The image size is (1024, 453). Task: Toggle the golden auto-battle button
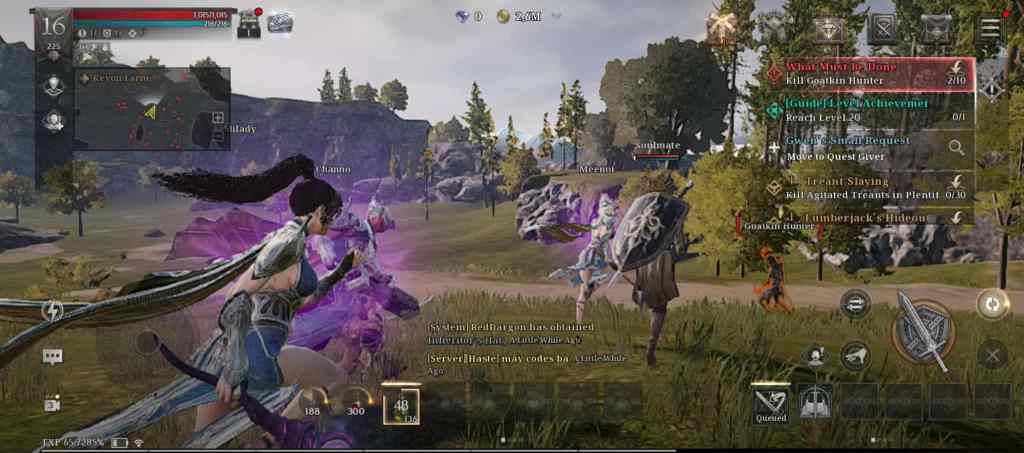(x=991, y=304)
